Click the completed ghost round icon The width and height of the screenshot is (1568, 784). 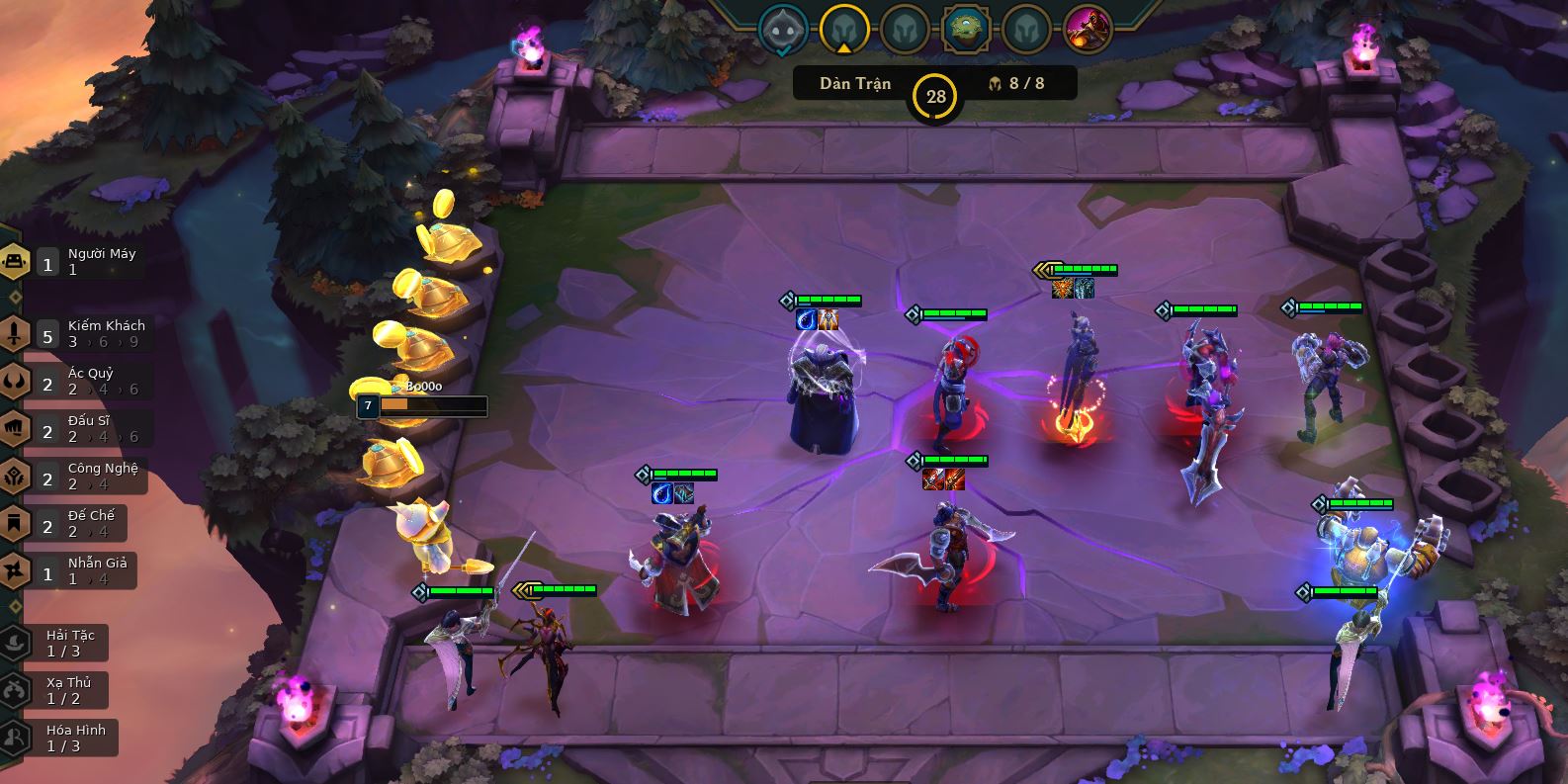click(783, 30)
